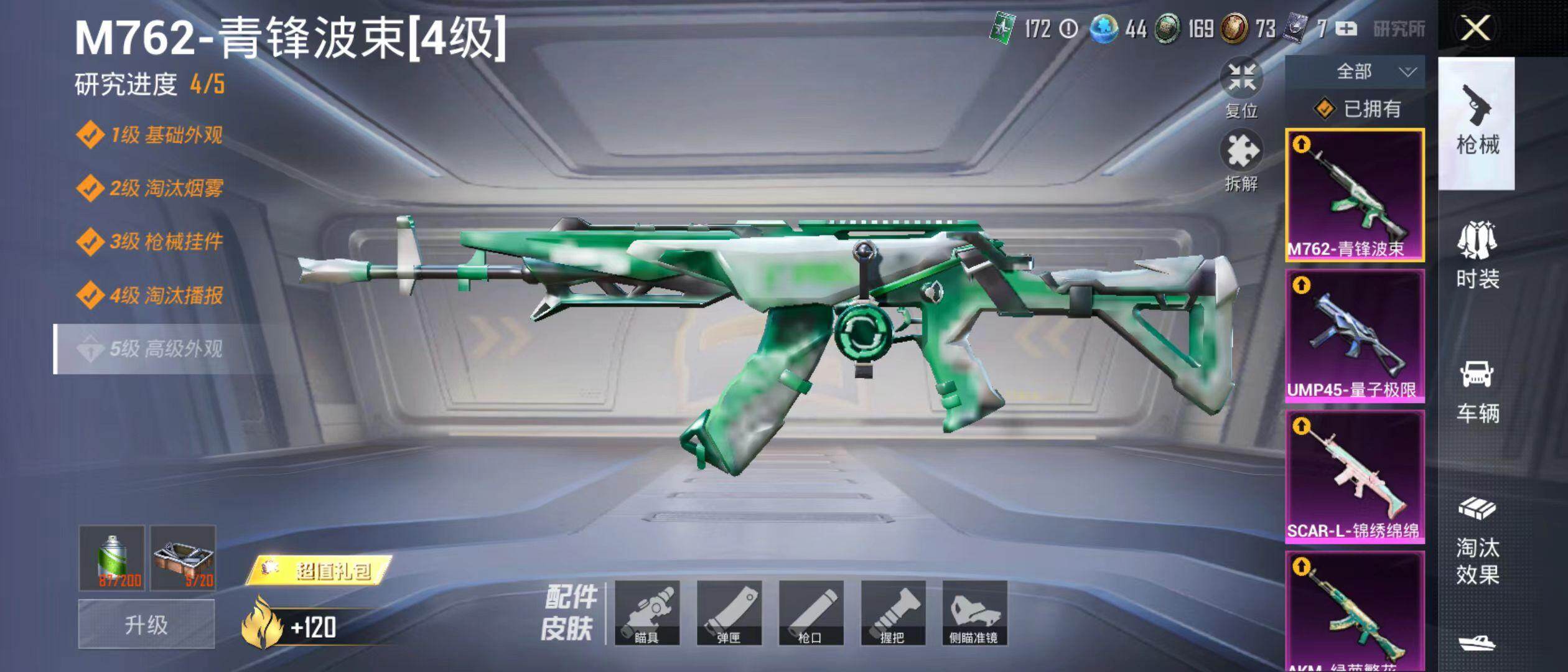Open the 超值礼包 value pack offer
The width and height of the screenshot is (1568, 672).
[x=319, y=570]
